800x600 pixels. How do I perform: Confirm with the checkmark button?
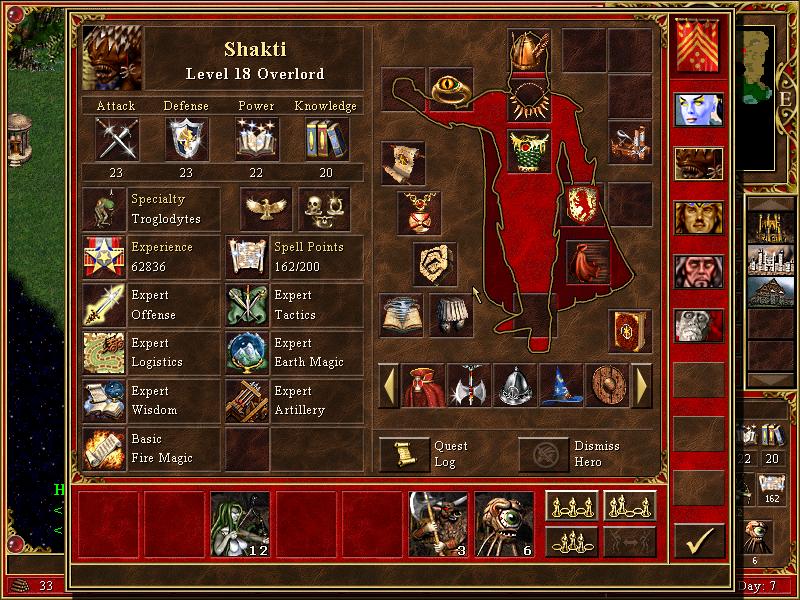(x=699, y=541)
